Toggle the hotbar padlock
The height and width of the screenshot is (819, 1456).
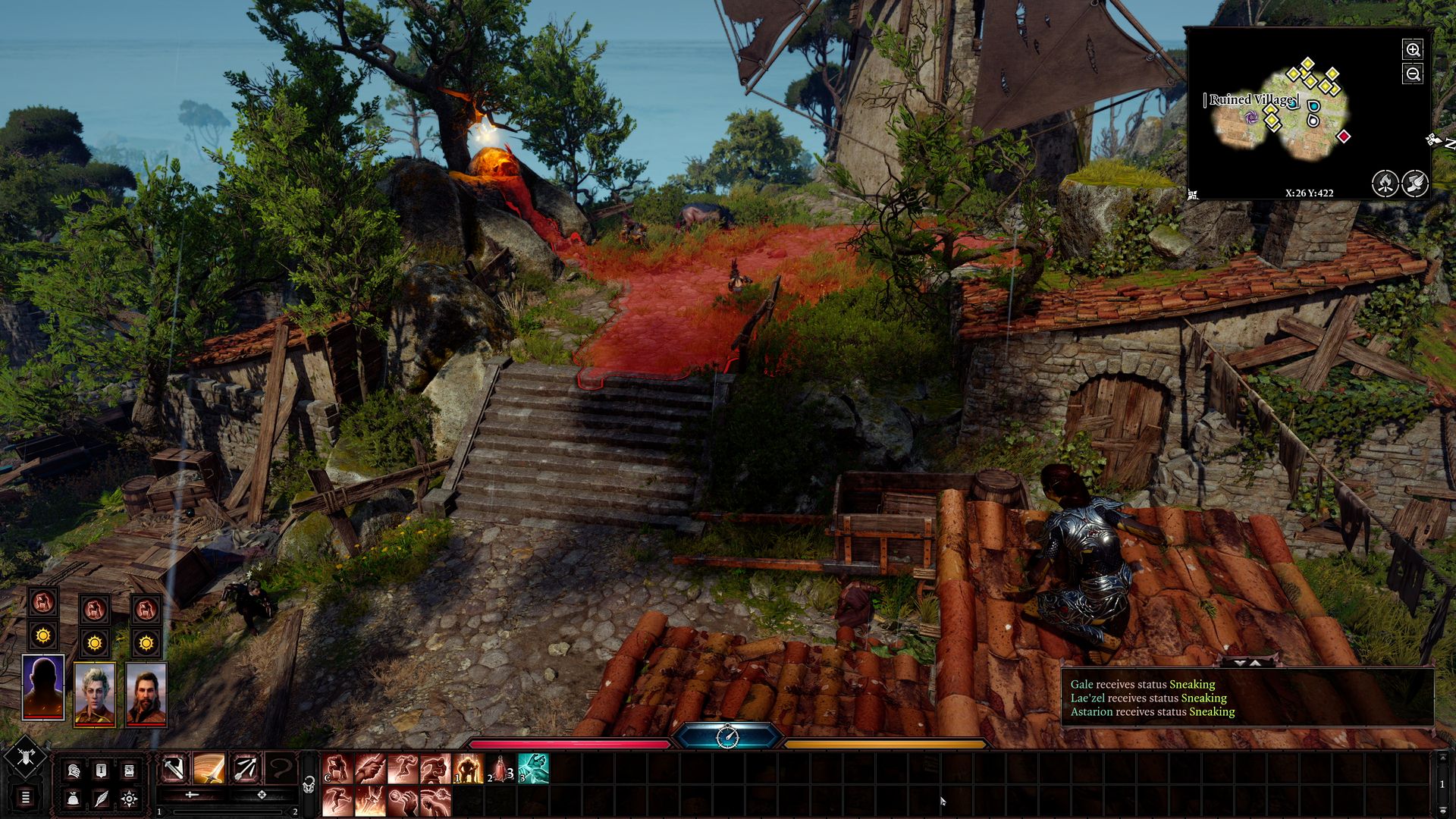click(309, 785)
